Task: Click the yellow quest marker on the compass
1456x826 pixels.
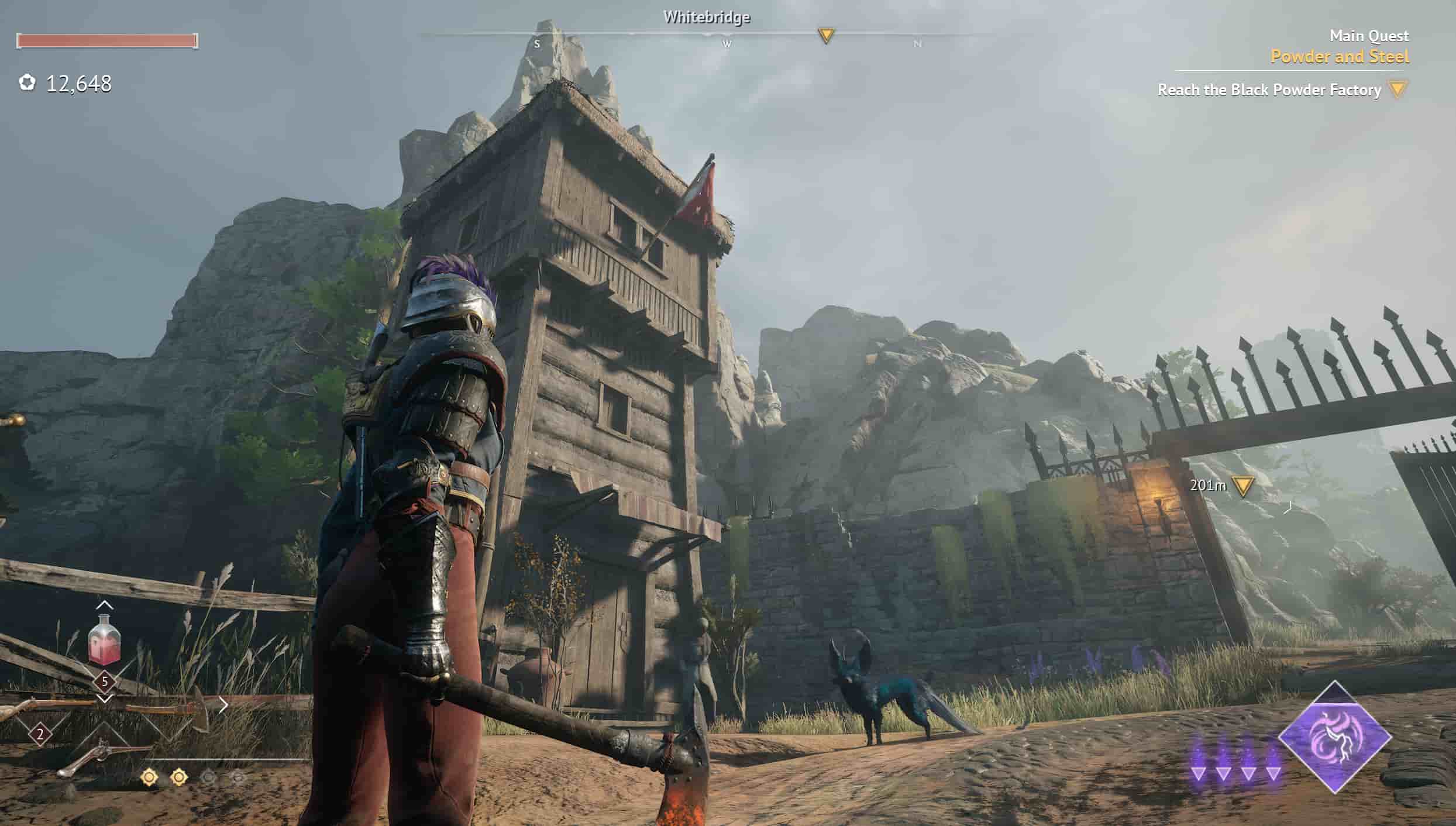Action: pos(826,36)
